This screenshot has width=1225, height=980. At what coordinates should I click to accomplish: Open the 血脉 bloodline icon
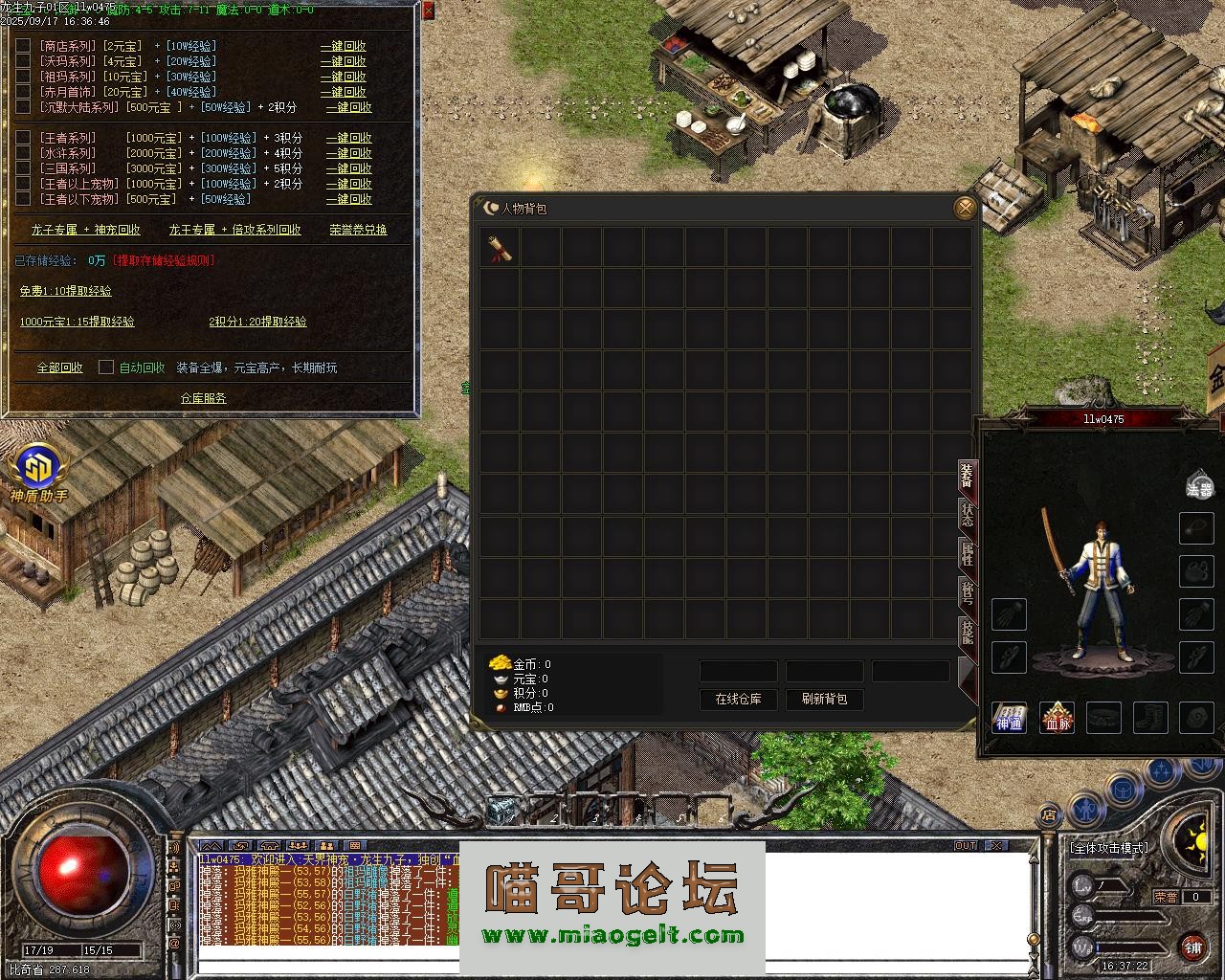coord(1058,717)
